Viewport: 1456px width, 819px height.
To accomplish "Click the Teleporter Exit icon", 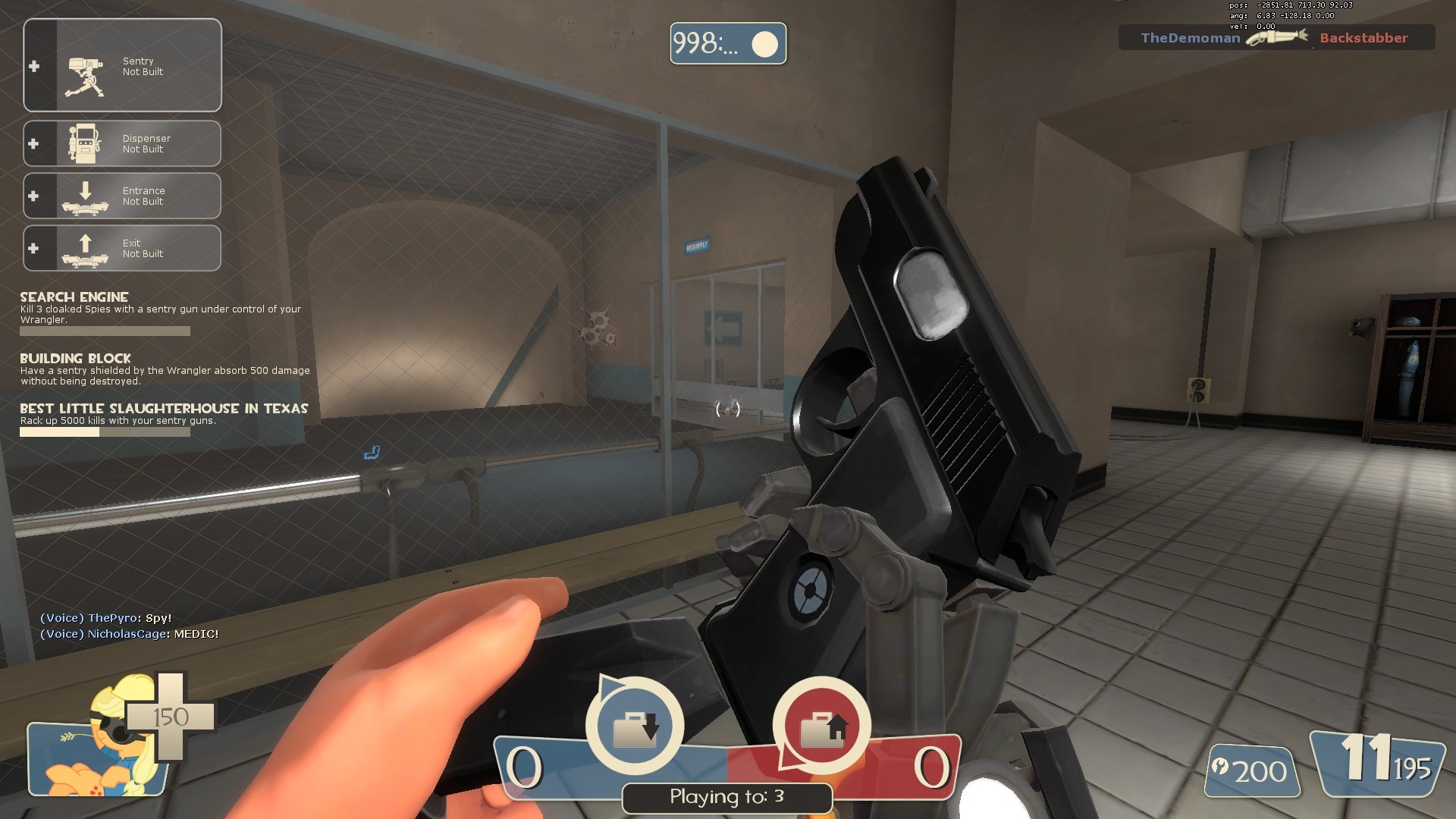I will [x=86, y=248].
